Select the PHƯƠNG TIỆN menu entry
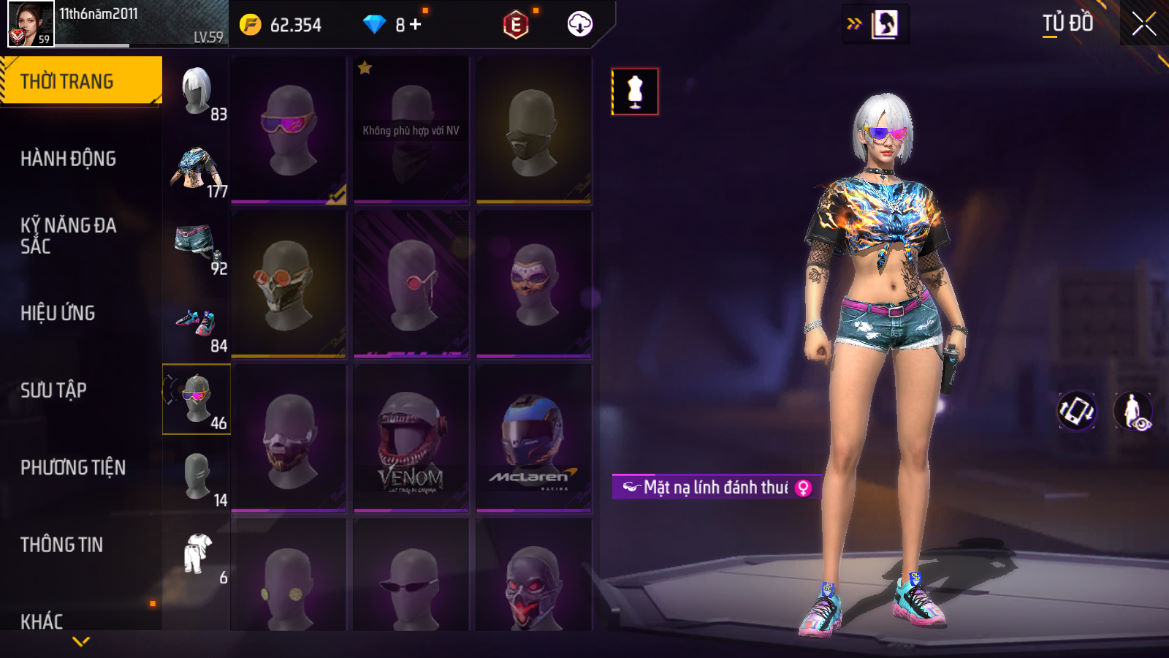Viewport: 1169px width, 658px height. click(73, 467)
